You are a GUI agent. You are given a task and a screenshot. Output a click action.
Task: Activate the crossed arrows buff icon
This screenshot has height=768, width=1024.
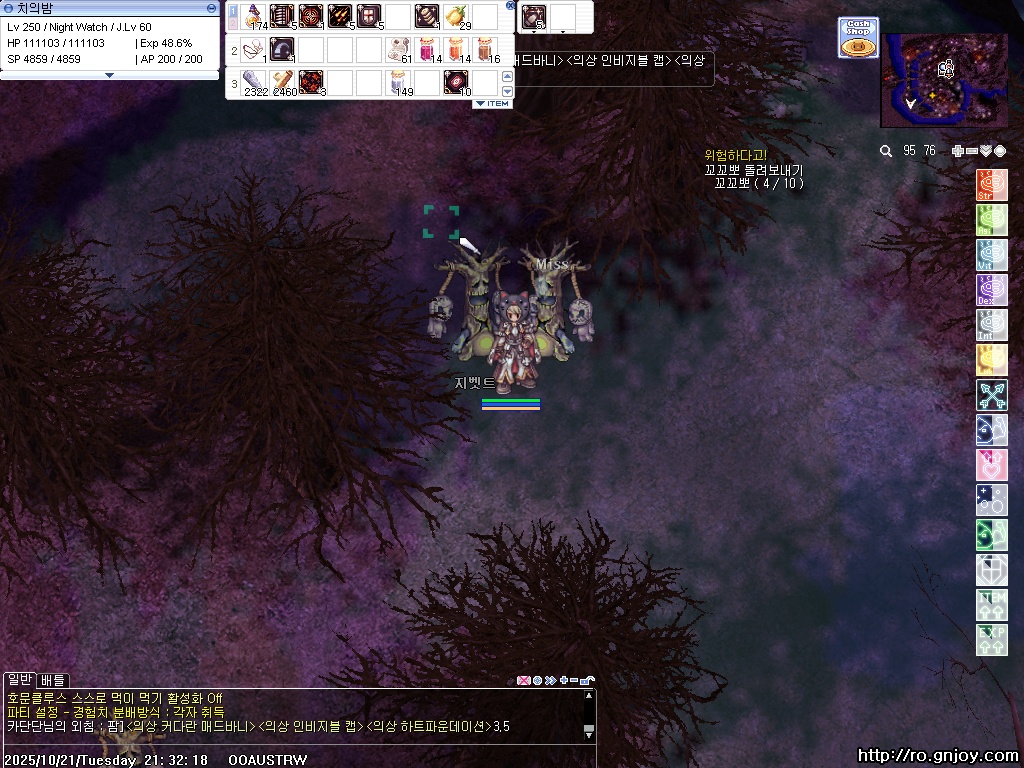click(991, 395)
